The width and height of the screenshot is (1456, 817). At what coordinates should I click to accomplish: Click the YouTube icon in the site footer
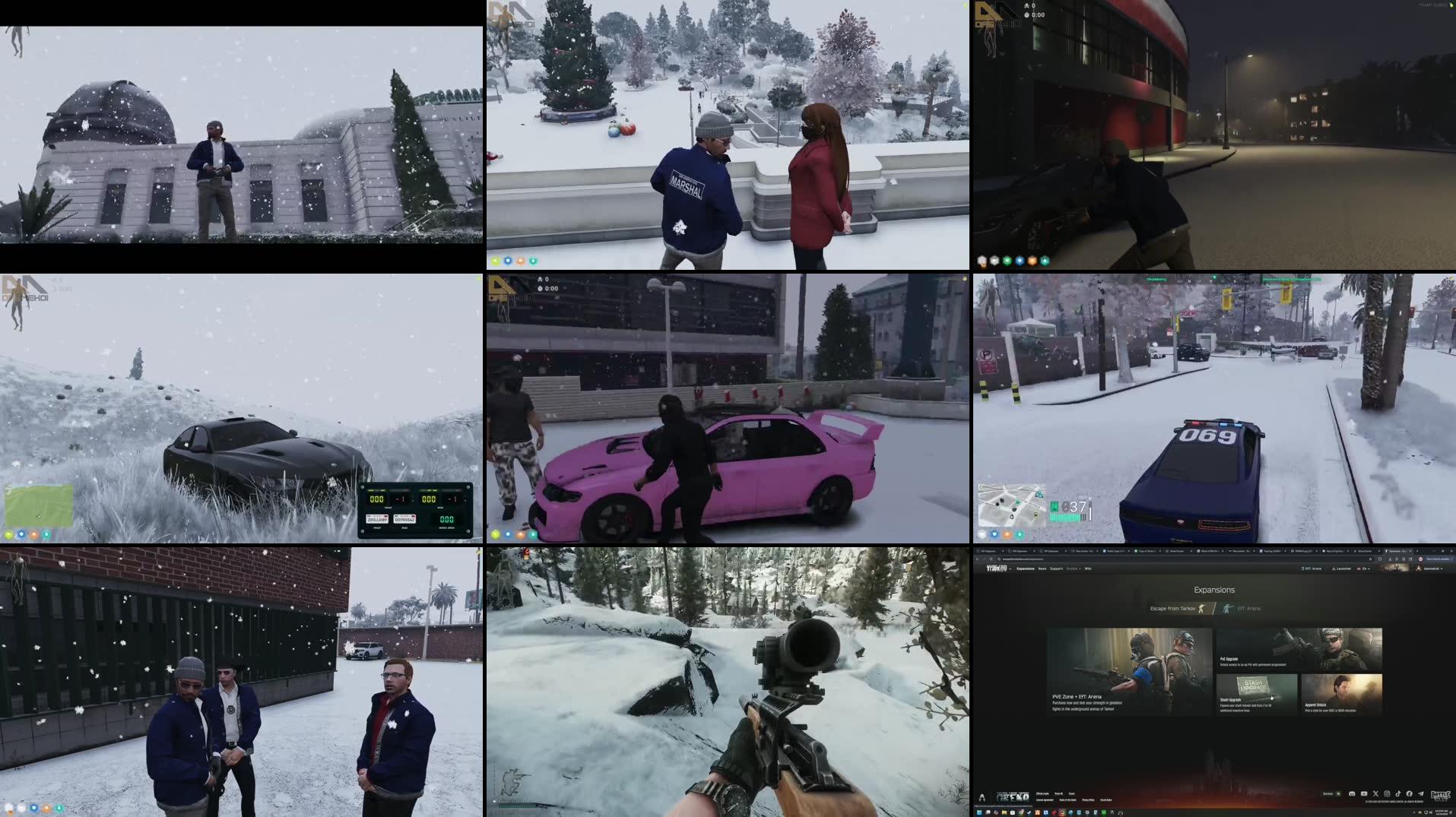click(1363, 794)
